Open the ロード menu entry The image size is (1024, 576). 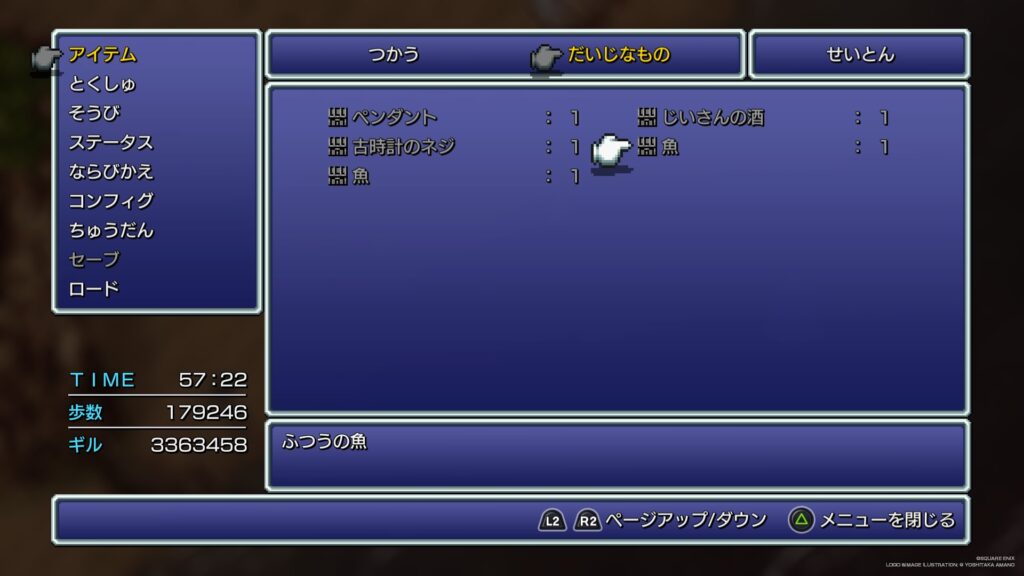coord(94,289)
